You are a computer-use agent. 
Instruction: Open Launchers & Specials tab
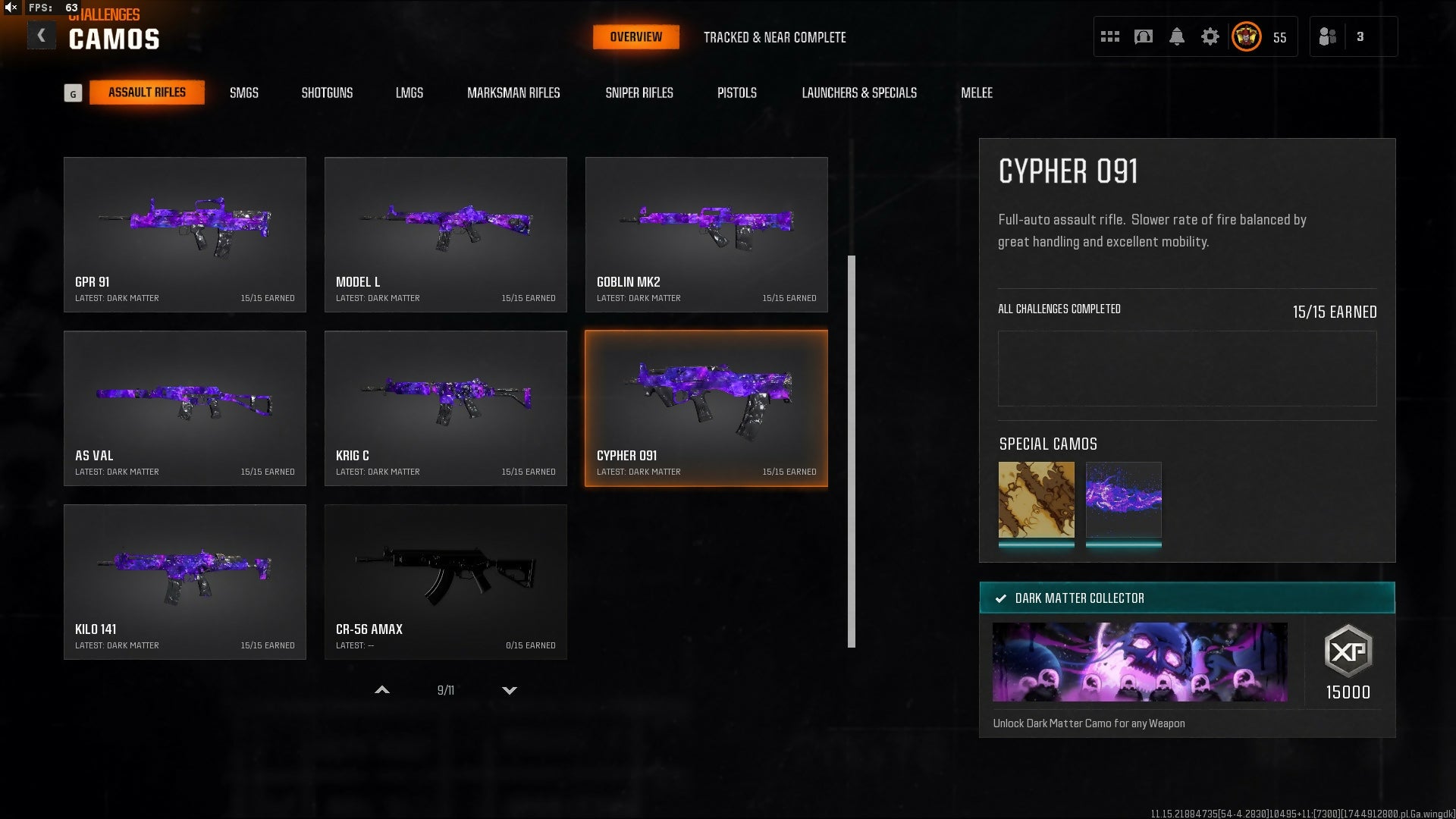click(x=859, y=93)
